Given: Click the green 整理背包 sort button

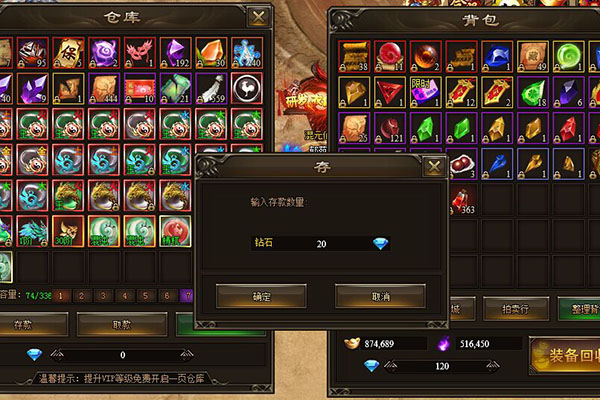Looking at the screenshot, I should click(576, 308).
